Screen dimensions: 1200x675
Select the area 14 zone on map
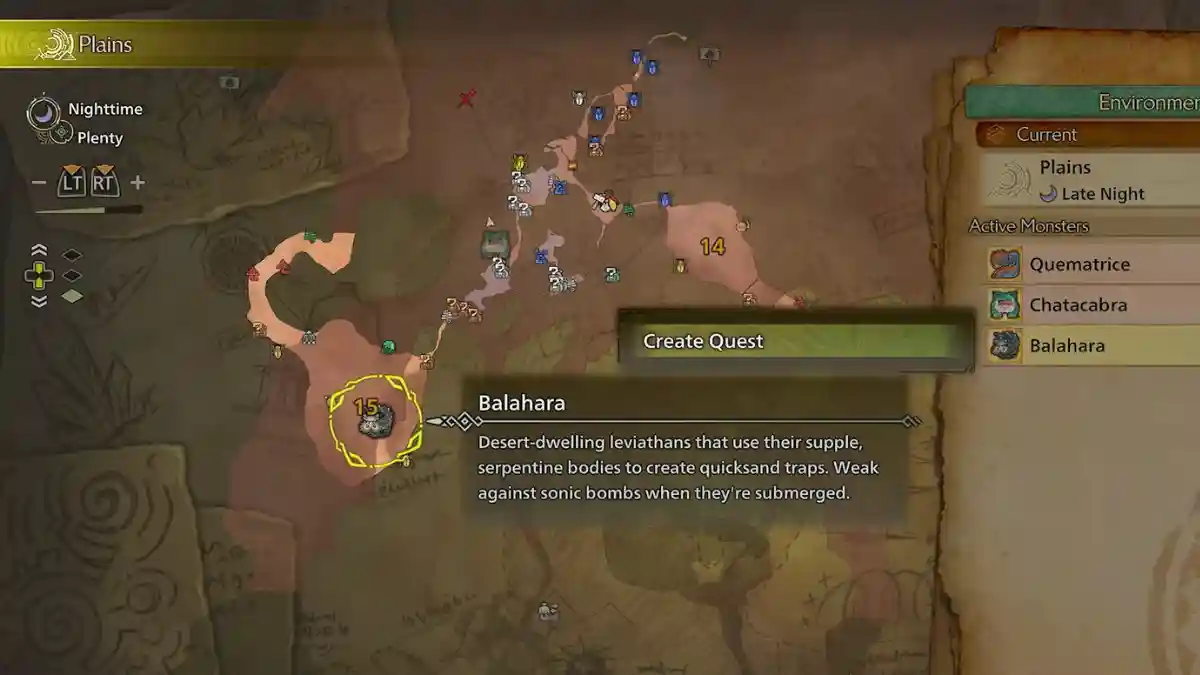coord(712,246)
